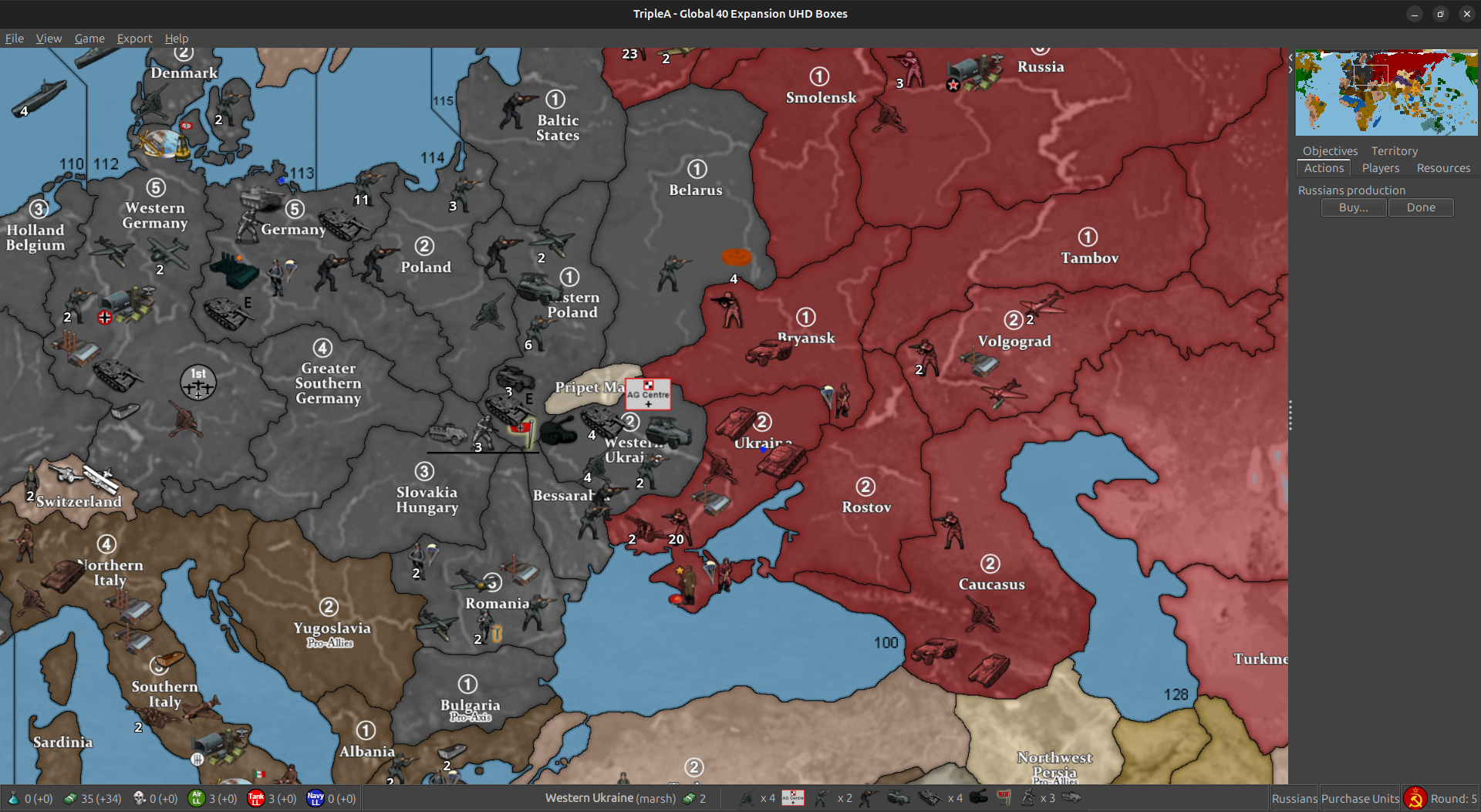Switch to the Players tab

pyautogui.click(x=1380, y=168)
